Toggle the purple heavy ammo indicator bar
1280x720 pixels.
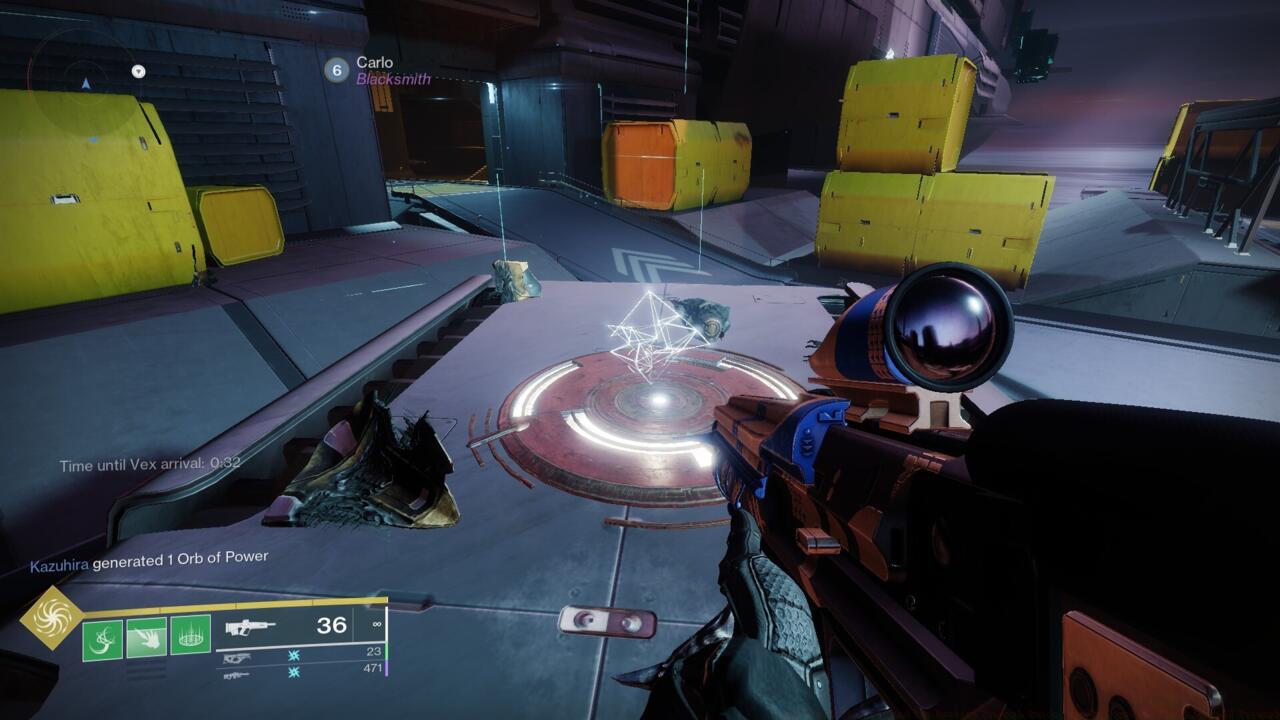pos(387,668)
